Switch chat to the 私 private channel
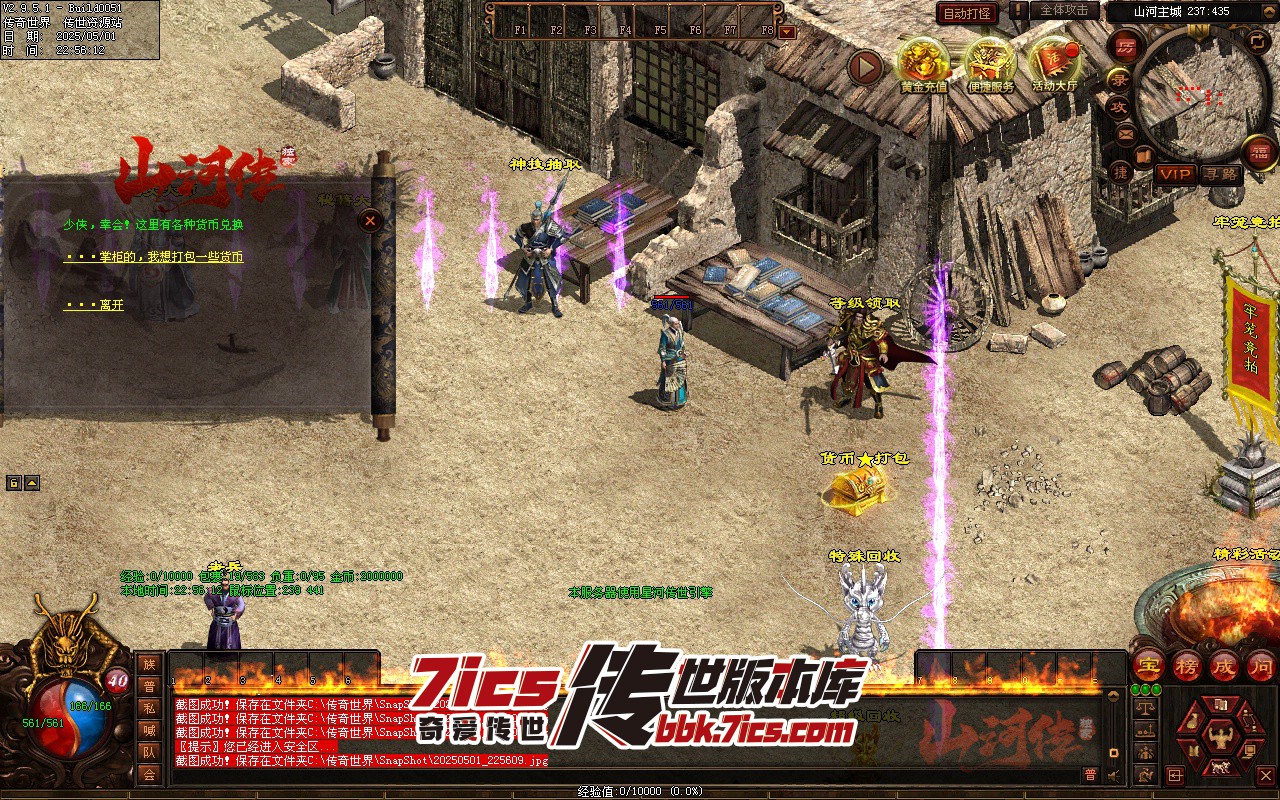Image resolution: width=1280 pixels, height=800 pixels. (x=149, y=708)
